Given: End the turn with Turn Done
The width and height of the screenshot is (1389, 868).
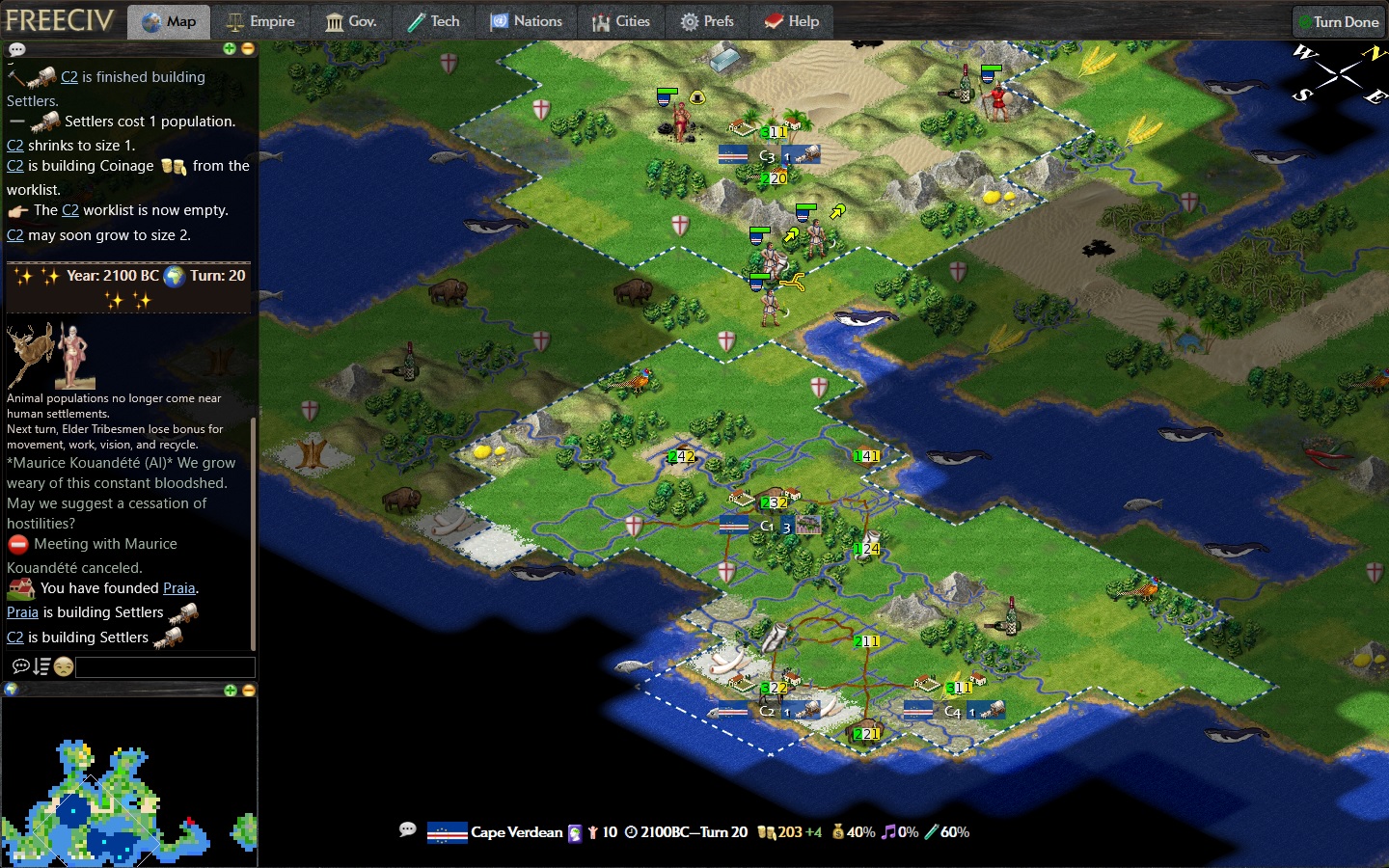Looking at the screenshot, I should pos(1338,21).
